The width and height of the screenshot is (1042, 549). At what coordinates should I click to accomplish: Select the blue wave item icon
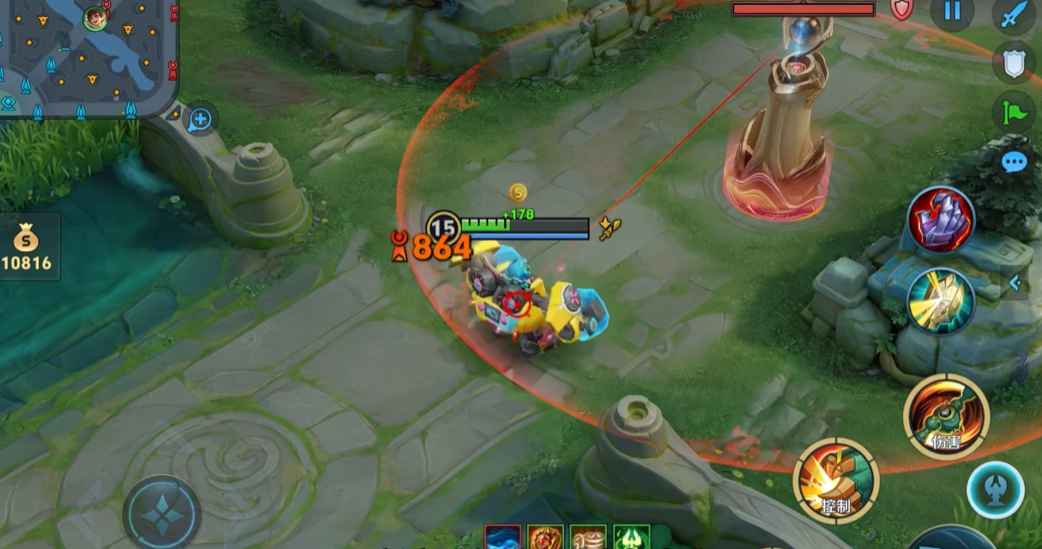[502, 538]
